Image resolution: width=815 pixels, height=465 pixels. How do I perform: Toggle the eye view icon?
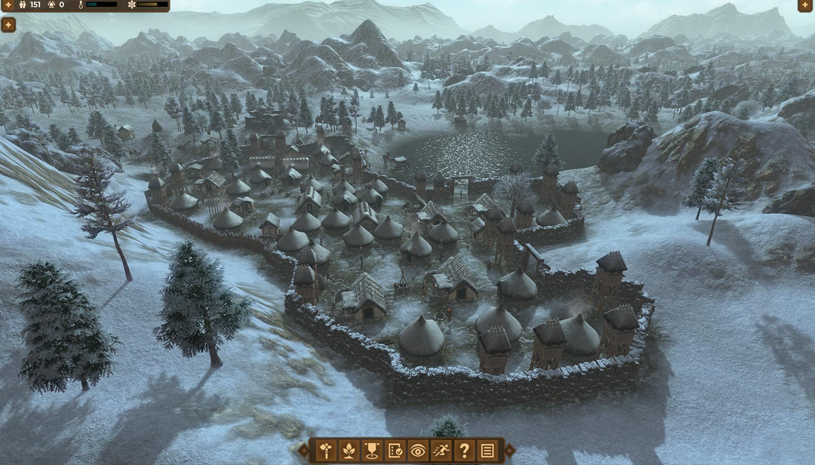pyautogui.click(x=418, y=451)
